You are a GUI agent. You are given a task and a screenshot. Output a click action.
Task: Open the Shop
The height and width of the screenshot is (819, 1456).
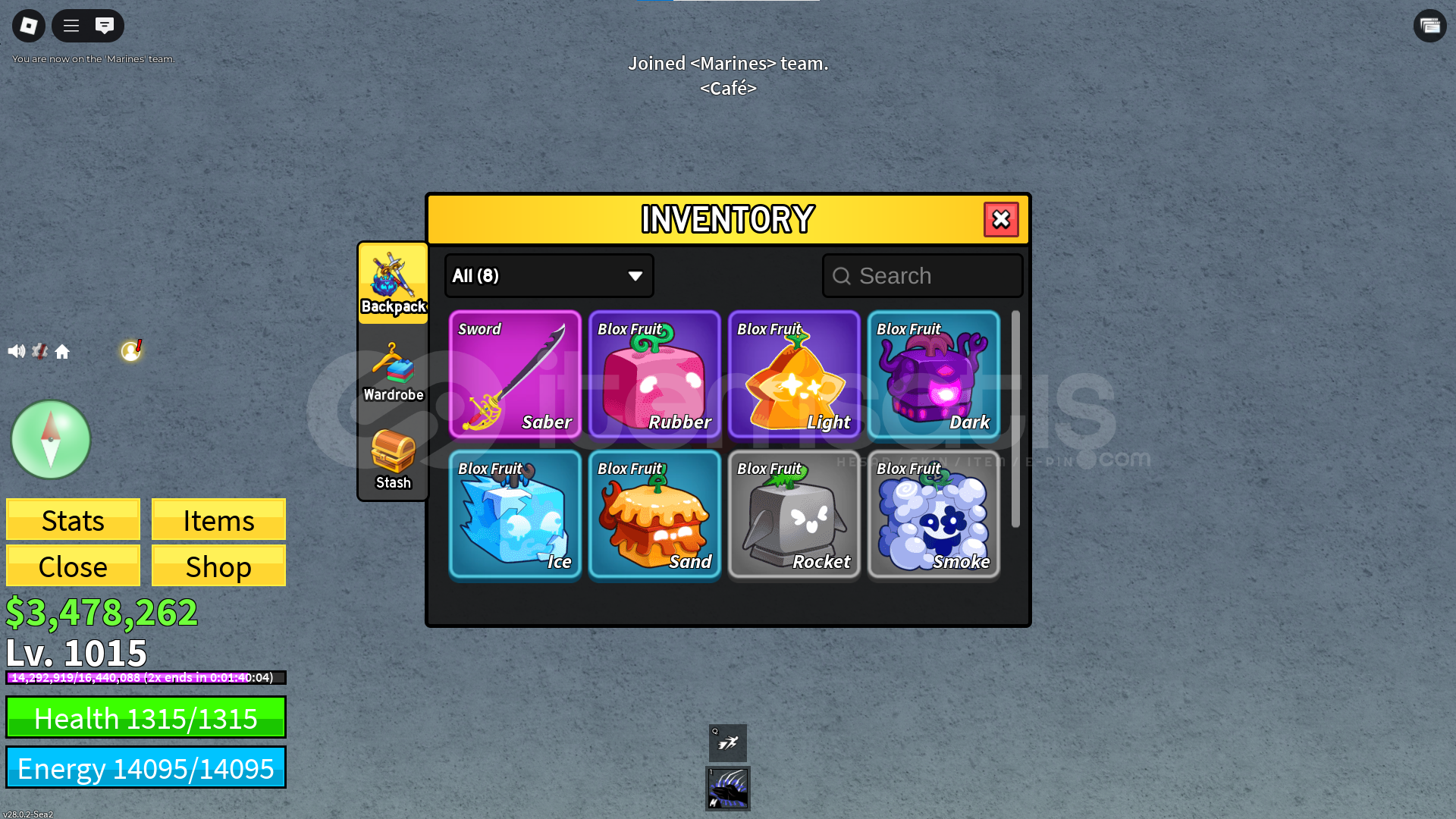[x=218, y=566]
